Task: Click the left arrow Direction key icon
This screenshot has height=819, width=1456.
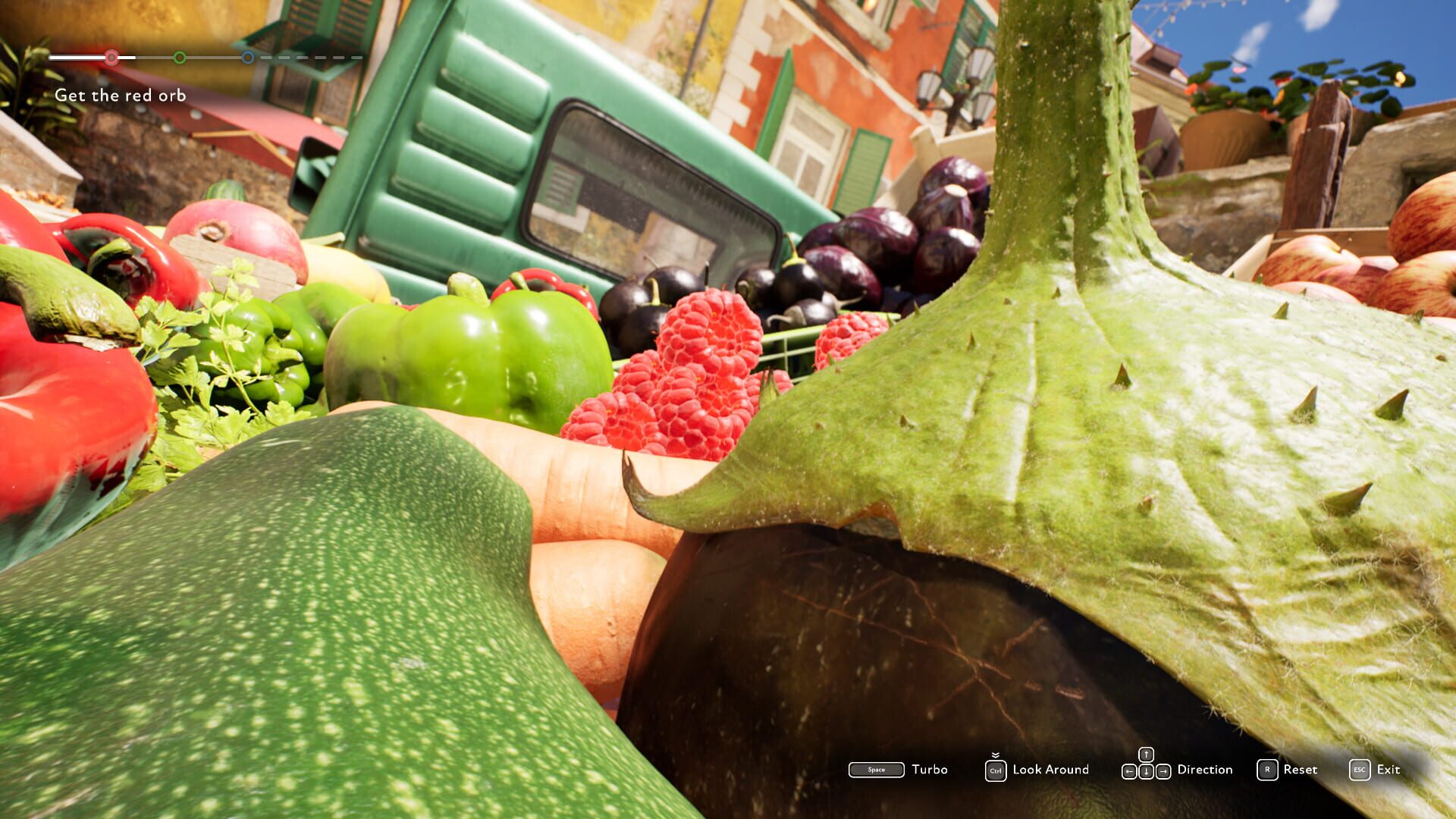Action: coord(1128,770)
